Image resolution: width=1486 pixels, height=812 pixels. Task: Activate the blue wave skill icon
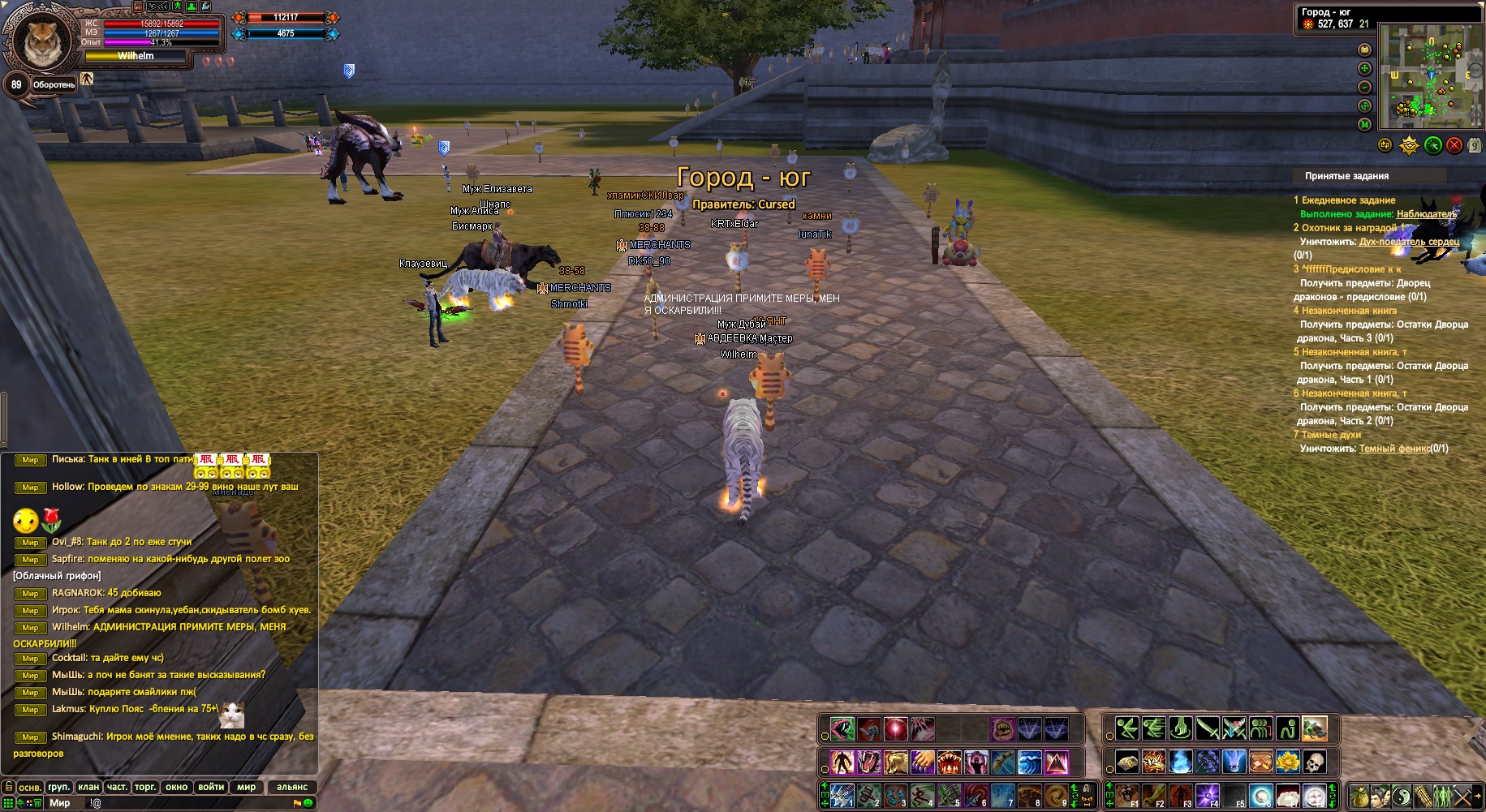tap(1030, 763)
